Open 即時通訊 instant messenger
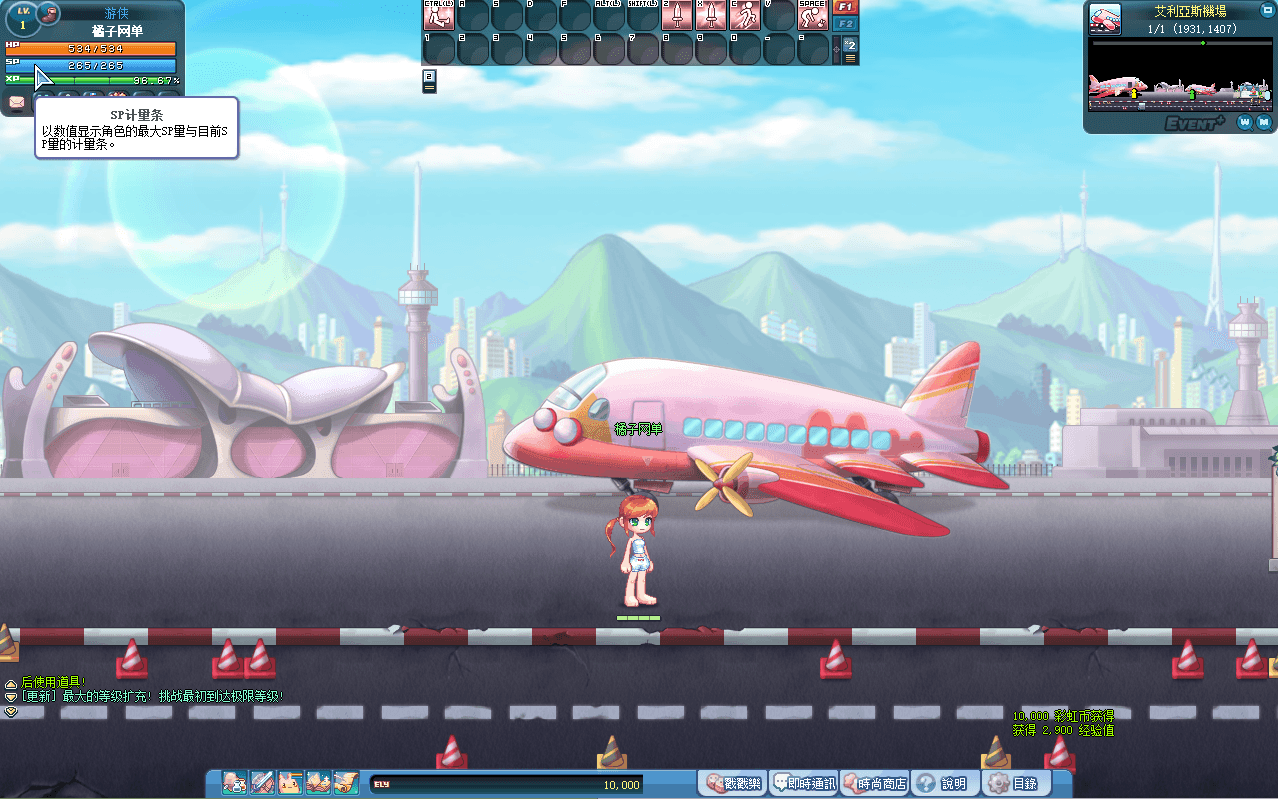The height and width of the screenshot is (799, 1278). 803,783
